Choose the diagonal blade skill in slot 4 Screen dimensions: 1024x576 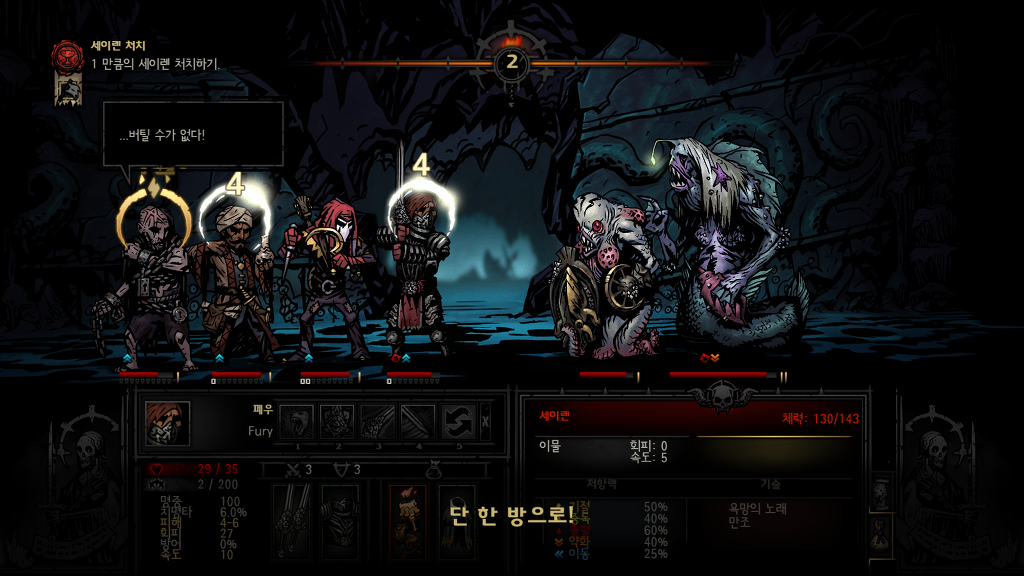tap(418, 423)
